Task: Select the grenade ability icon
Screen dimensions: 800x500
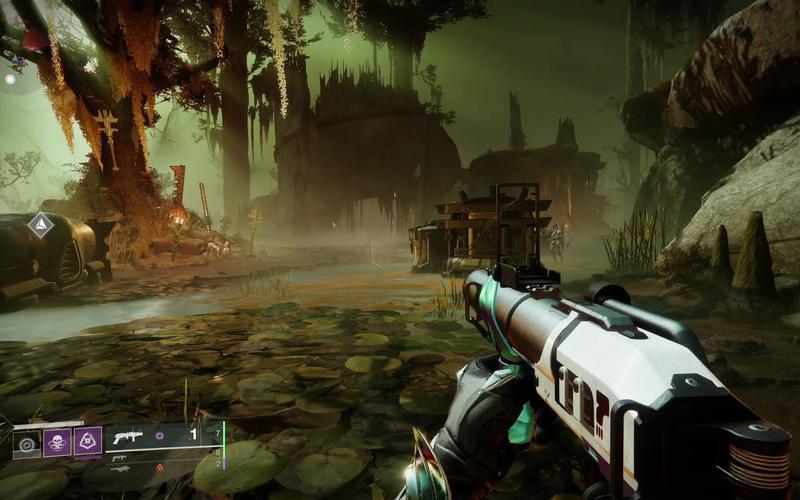Action: 27,441
